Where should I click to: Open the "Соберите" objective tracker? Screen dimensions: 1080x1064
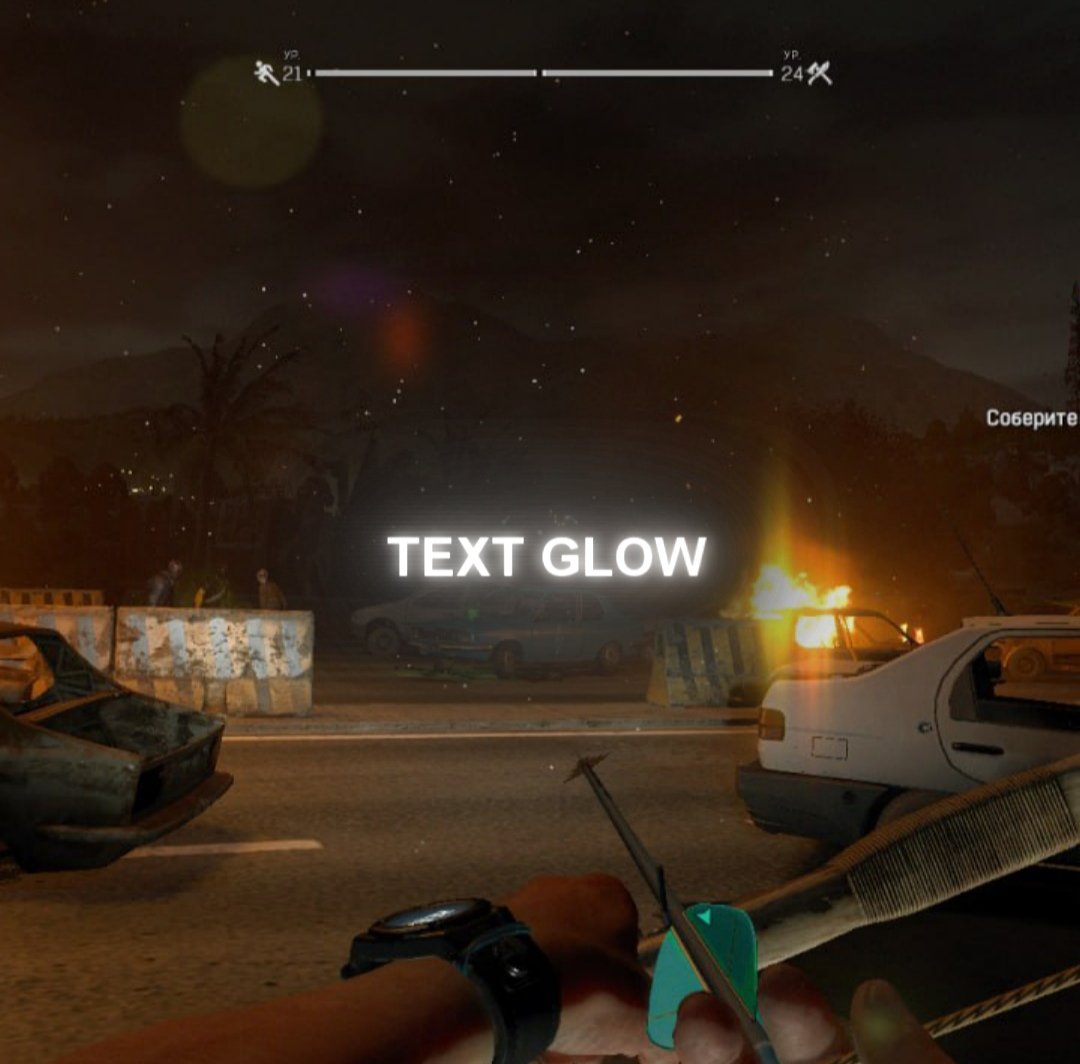[1031, 418]
